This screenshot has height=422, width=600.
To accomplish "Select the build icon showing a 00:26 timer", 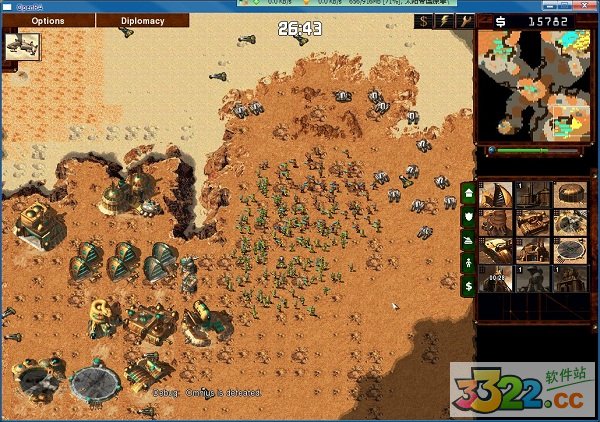I will [x=497, y=277].
